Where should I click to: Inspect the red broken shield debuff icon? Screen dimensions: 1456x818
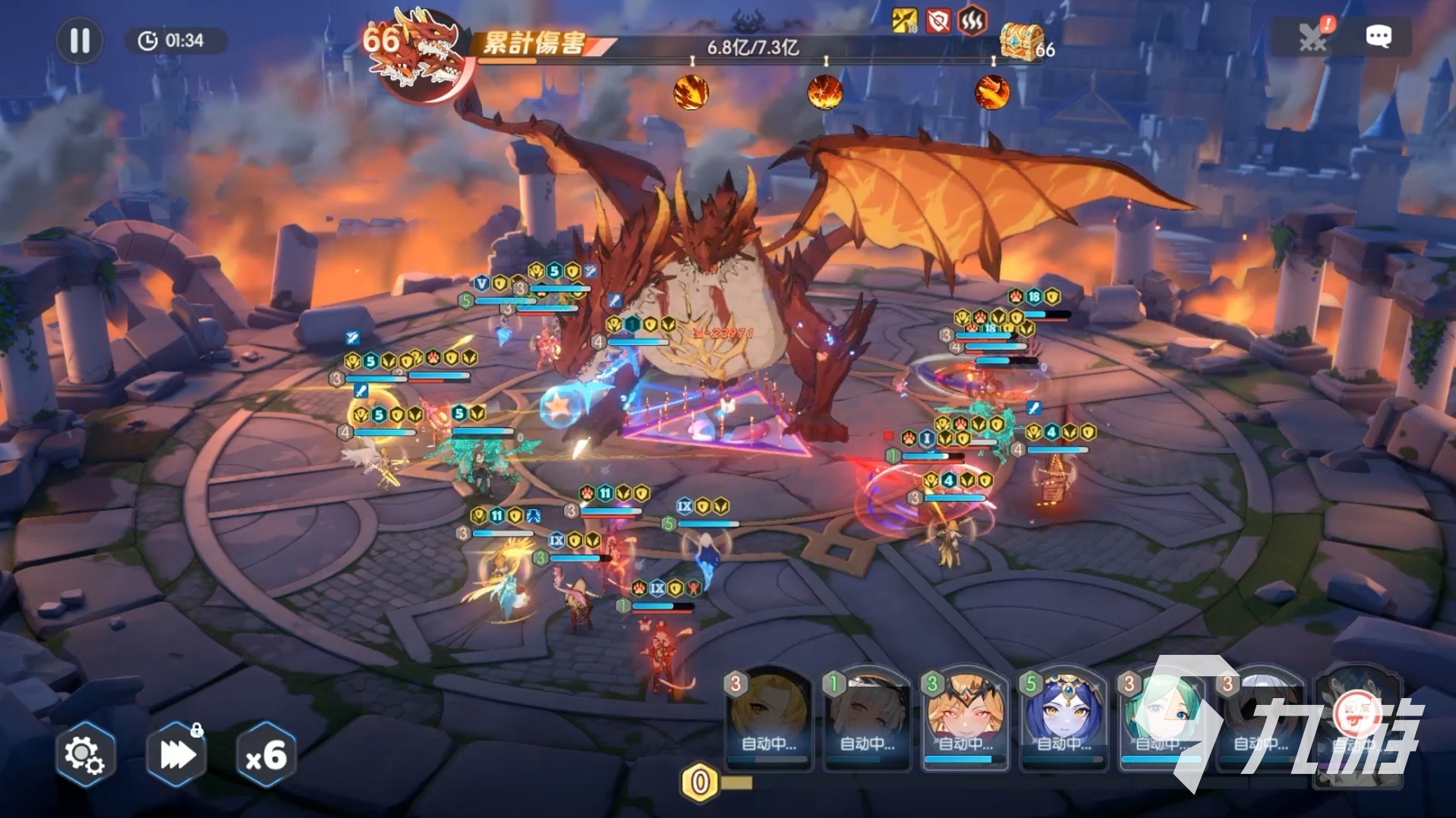(x=938, y=20)
